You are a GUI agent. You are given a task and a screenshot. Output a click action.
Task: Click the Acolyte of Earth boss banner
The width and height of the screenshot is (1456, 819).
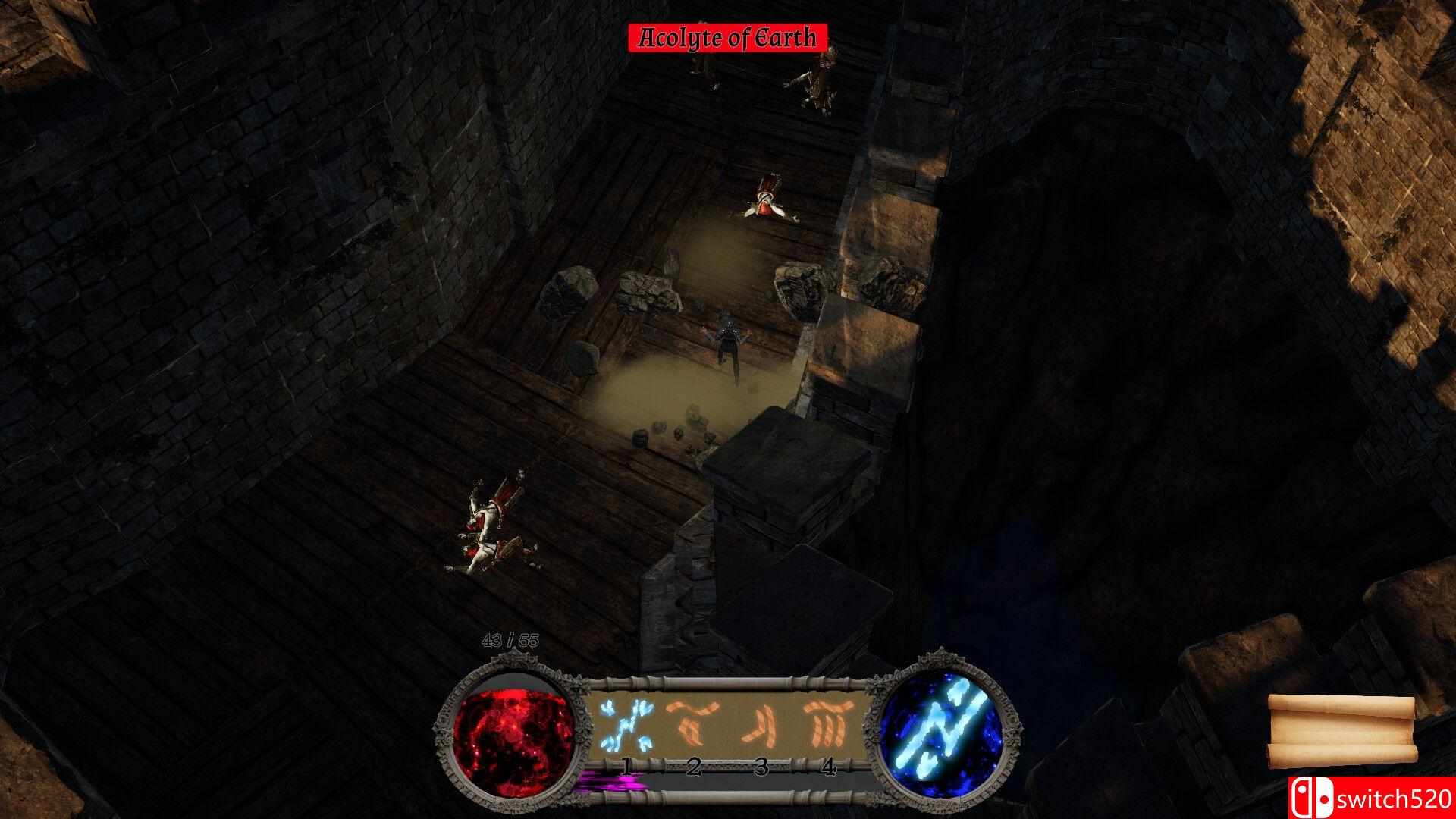coord(729,36)
